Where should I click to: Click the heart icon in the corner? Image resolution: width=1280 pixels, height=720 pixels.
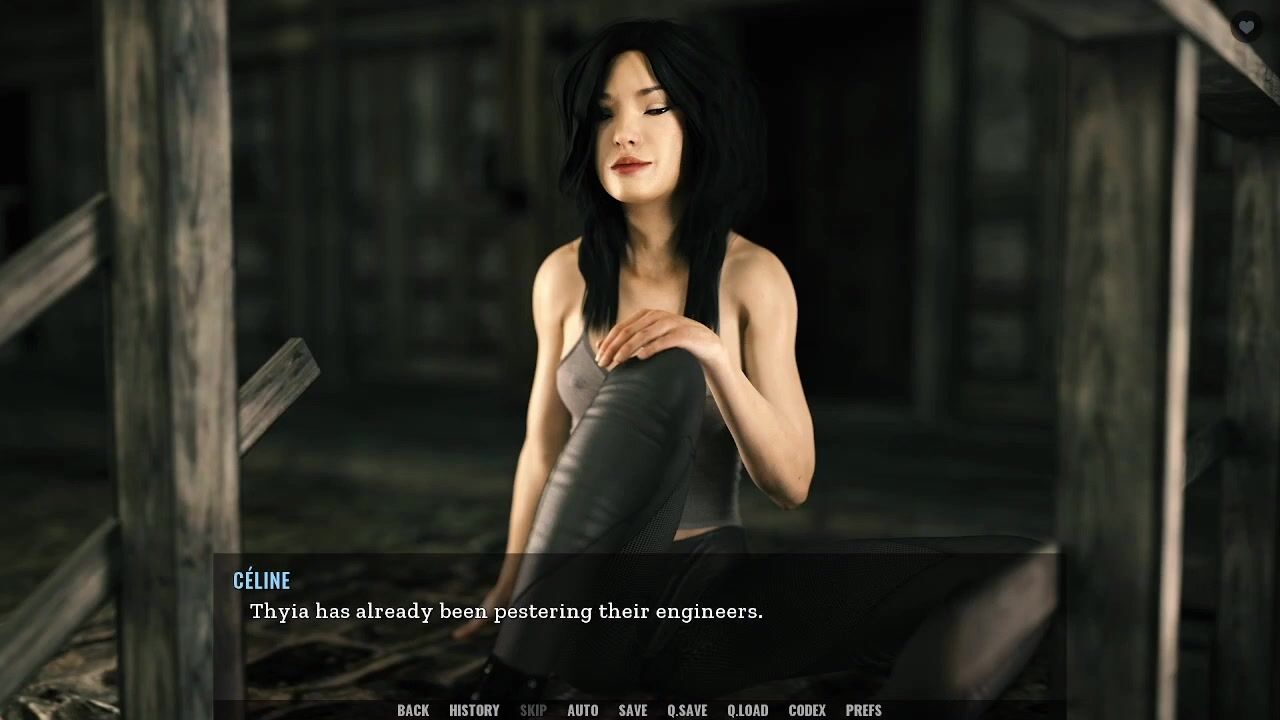point(1245,27)
